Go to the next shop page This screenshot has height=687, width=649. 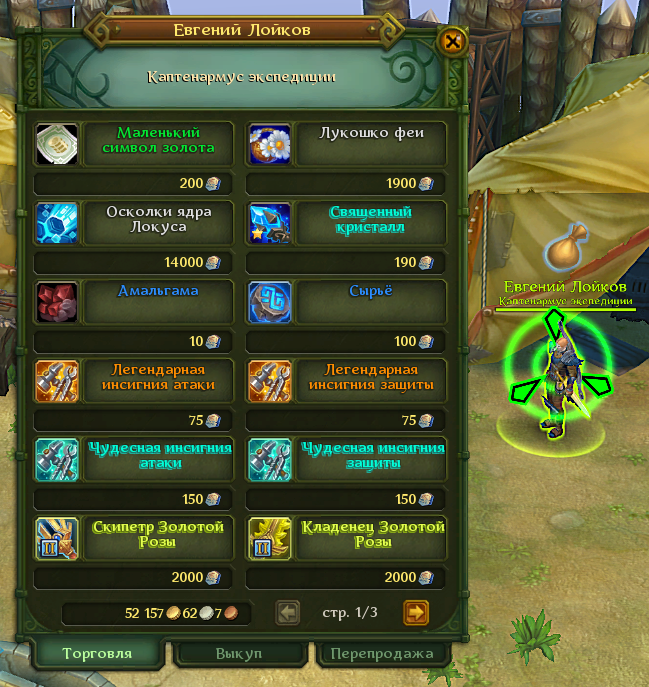coord(416,612)
